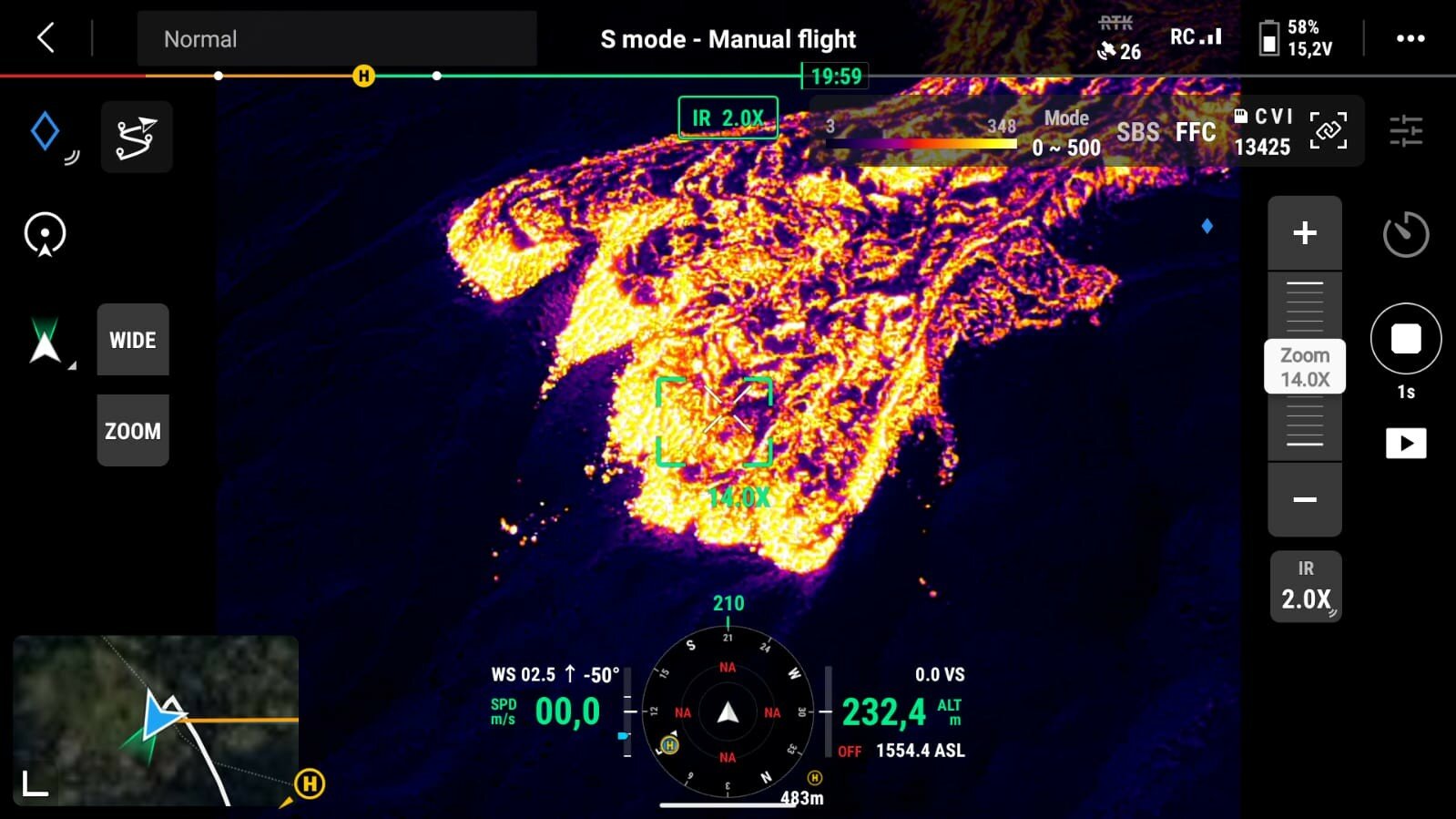Open the camera settings sliders icon
This screenshot has height=819, width=1456.
[x=1406, y=131]
